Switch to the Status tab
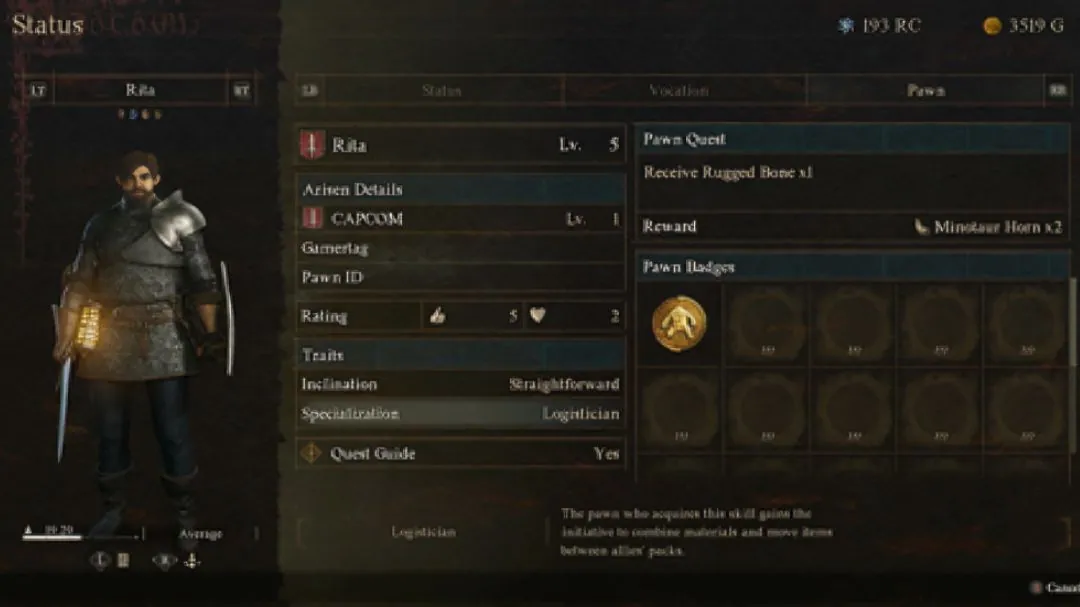The width and height of the screenshot is (1080, 607). (x=441, y=90)
